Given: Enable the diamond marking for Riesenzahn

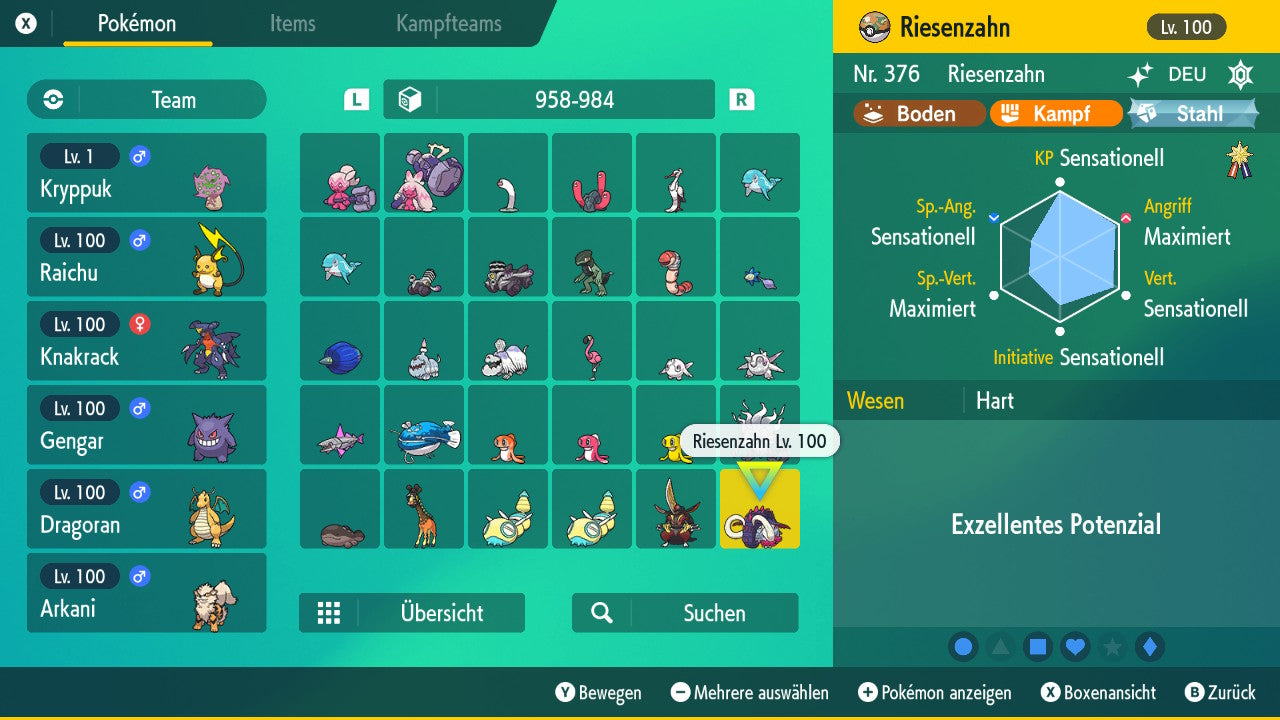Looking at the screenshot, I should (x=1149, y=647).
